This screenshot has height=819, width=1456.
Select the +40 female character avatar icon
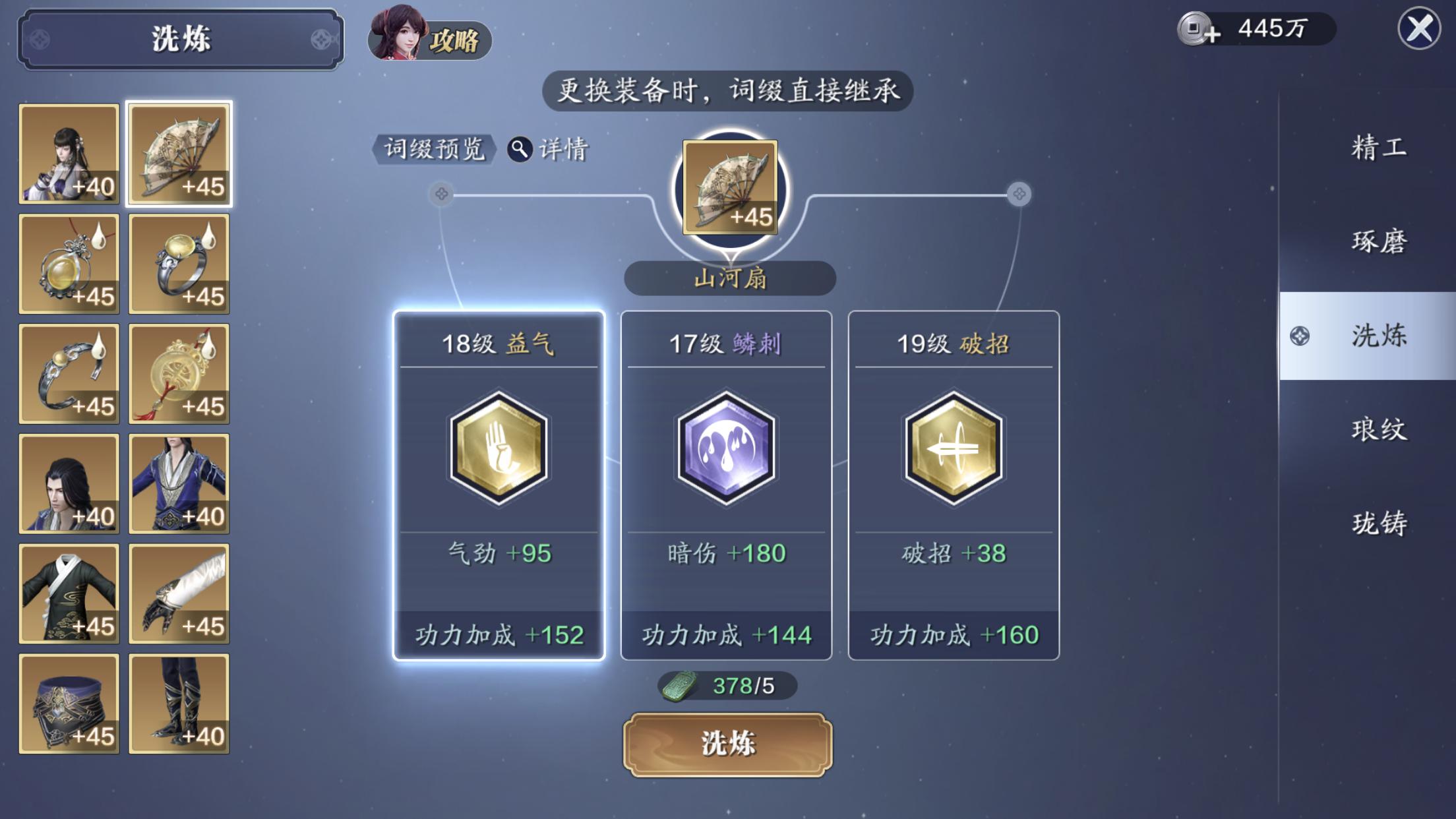pos(69,153)
